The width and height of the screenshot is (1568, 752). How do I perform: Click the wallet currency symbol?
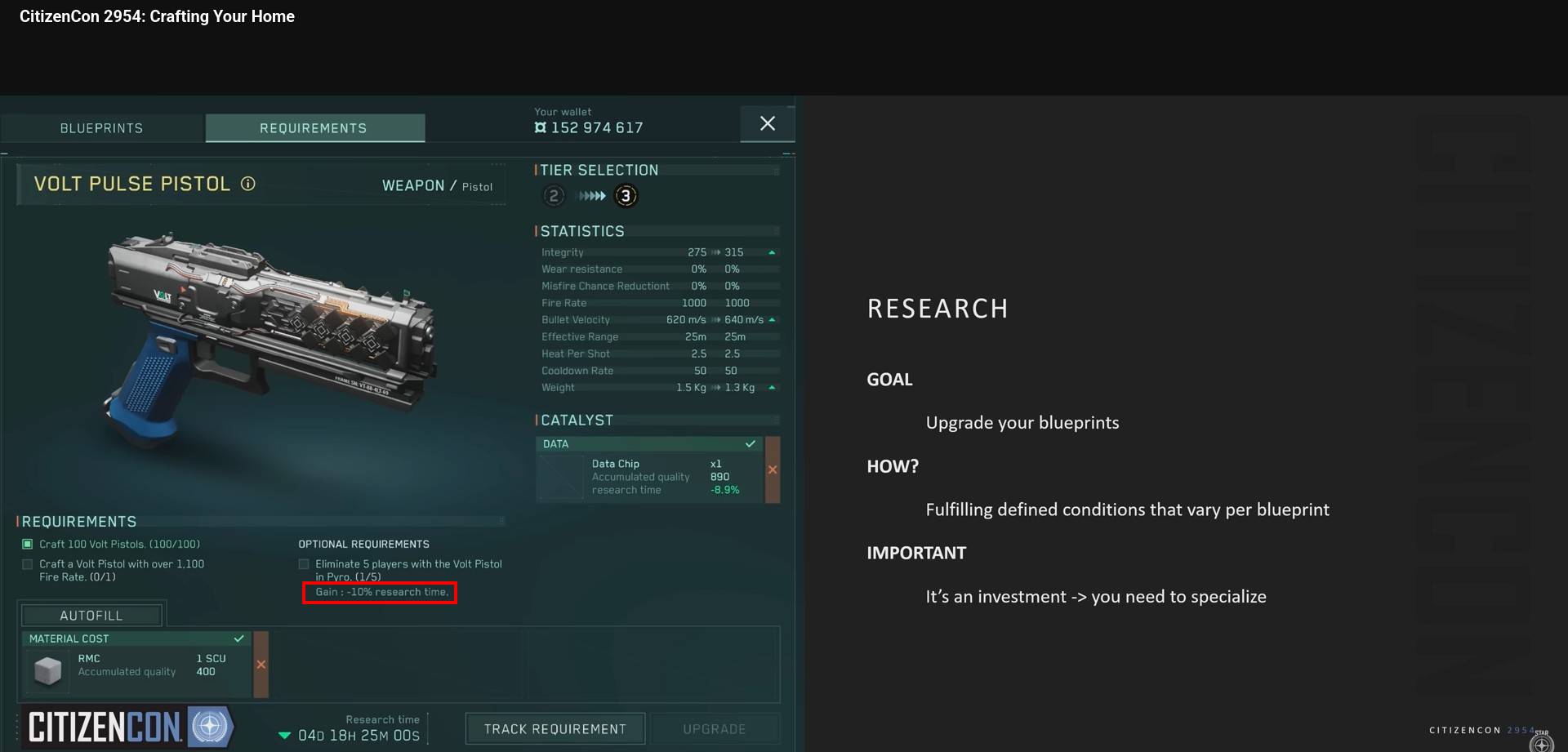[x=541, y=127]
